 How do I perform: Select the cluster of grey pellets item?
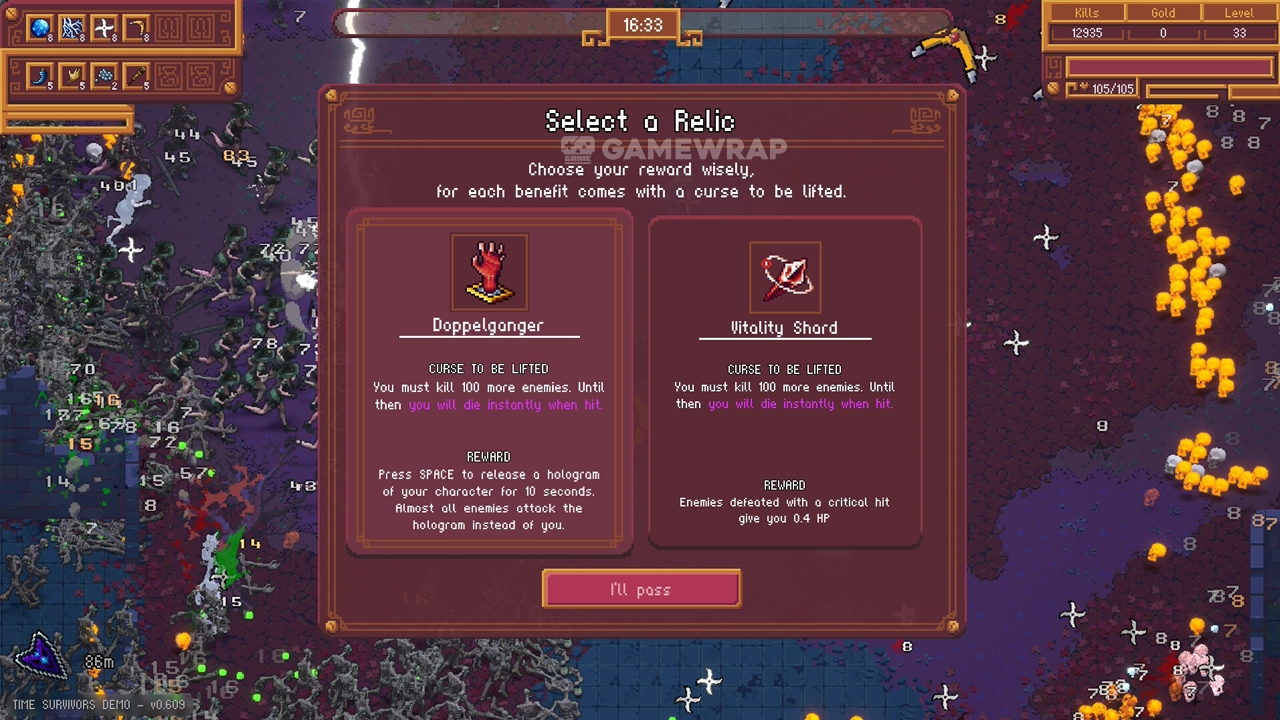coord(104,75)
